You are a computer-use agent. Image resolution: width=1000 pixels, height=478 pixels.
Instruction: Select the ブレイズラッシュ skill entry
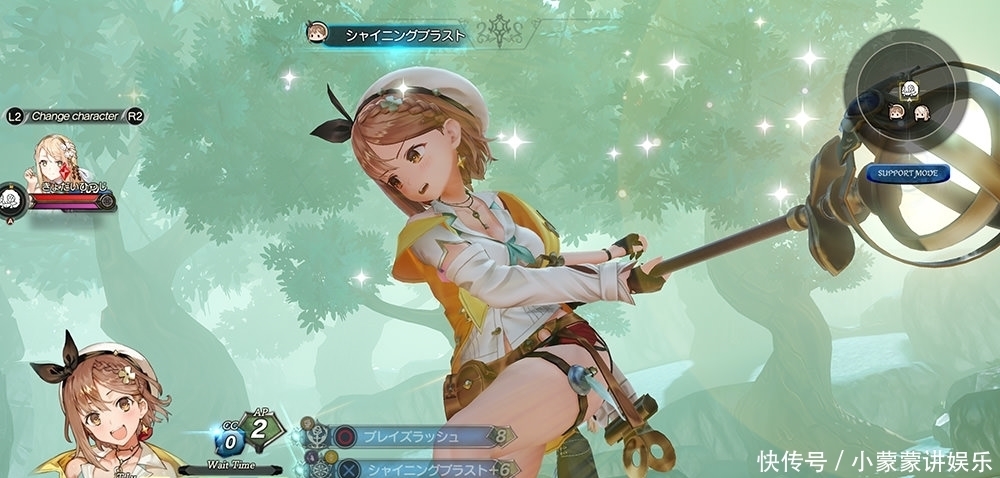(418, 436)
